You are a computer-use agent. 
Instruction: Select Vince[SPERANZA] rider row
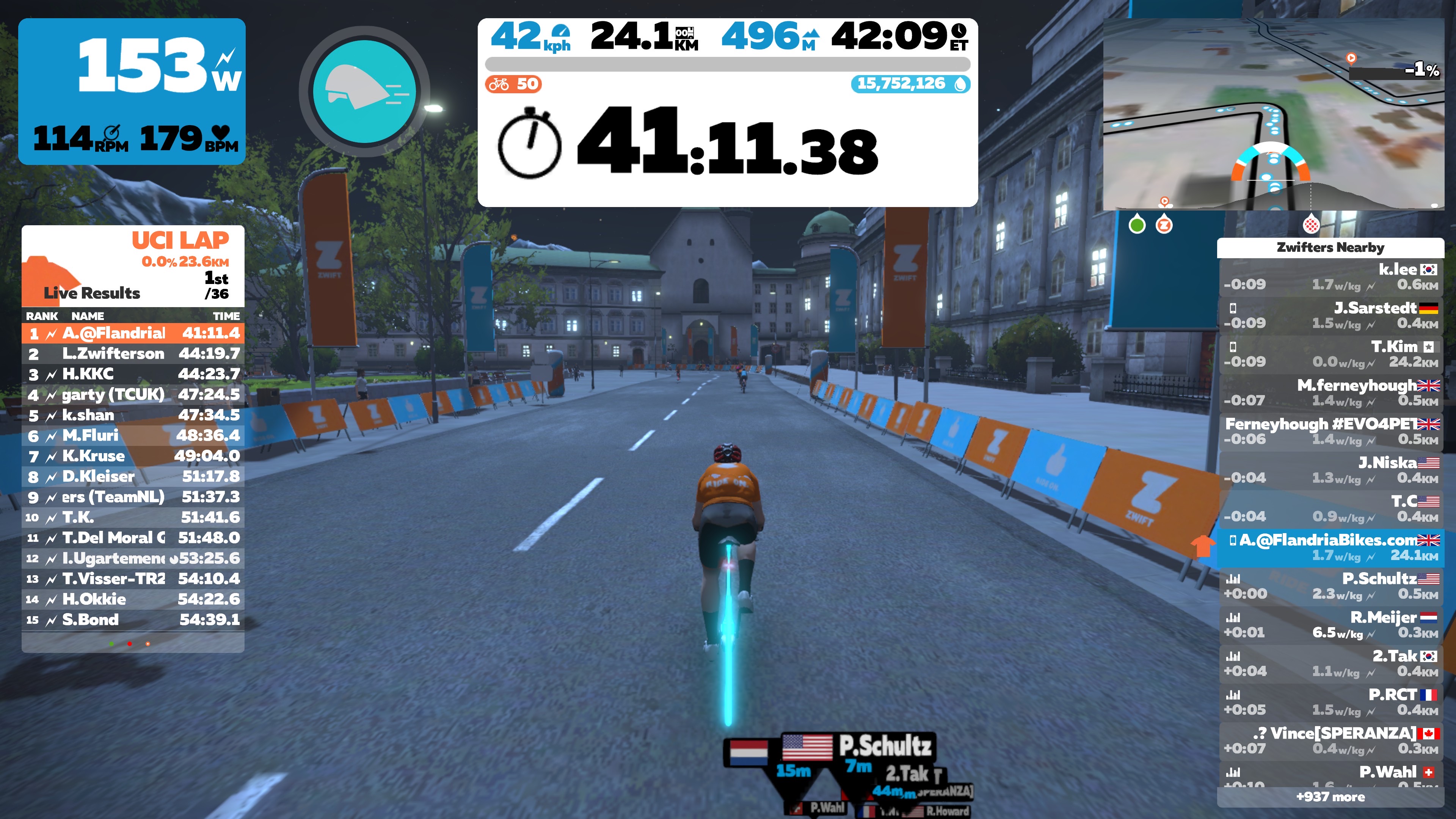point(1330,741)
